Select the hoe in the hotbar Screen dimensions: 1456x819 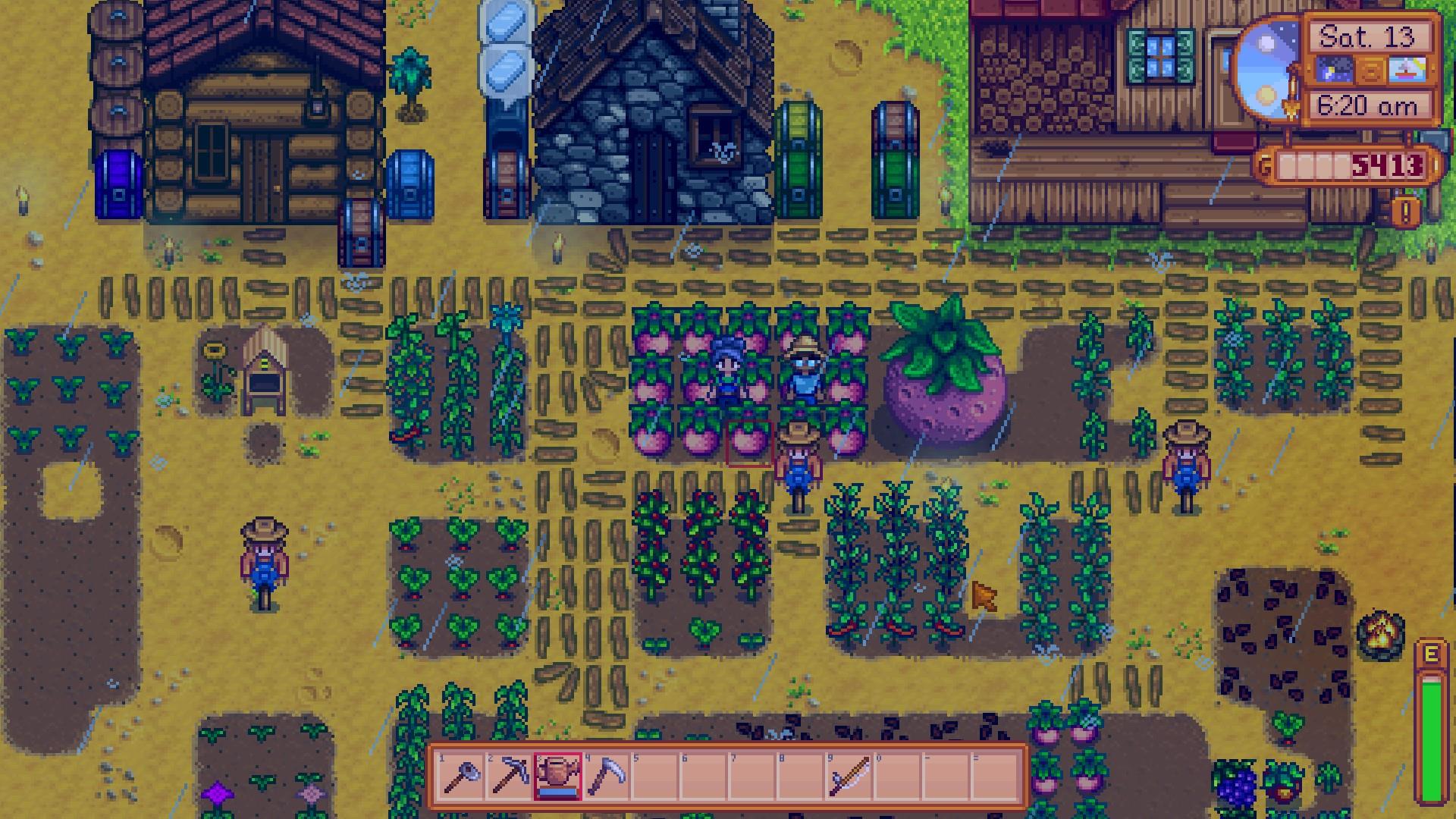[460, 777]
